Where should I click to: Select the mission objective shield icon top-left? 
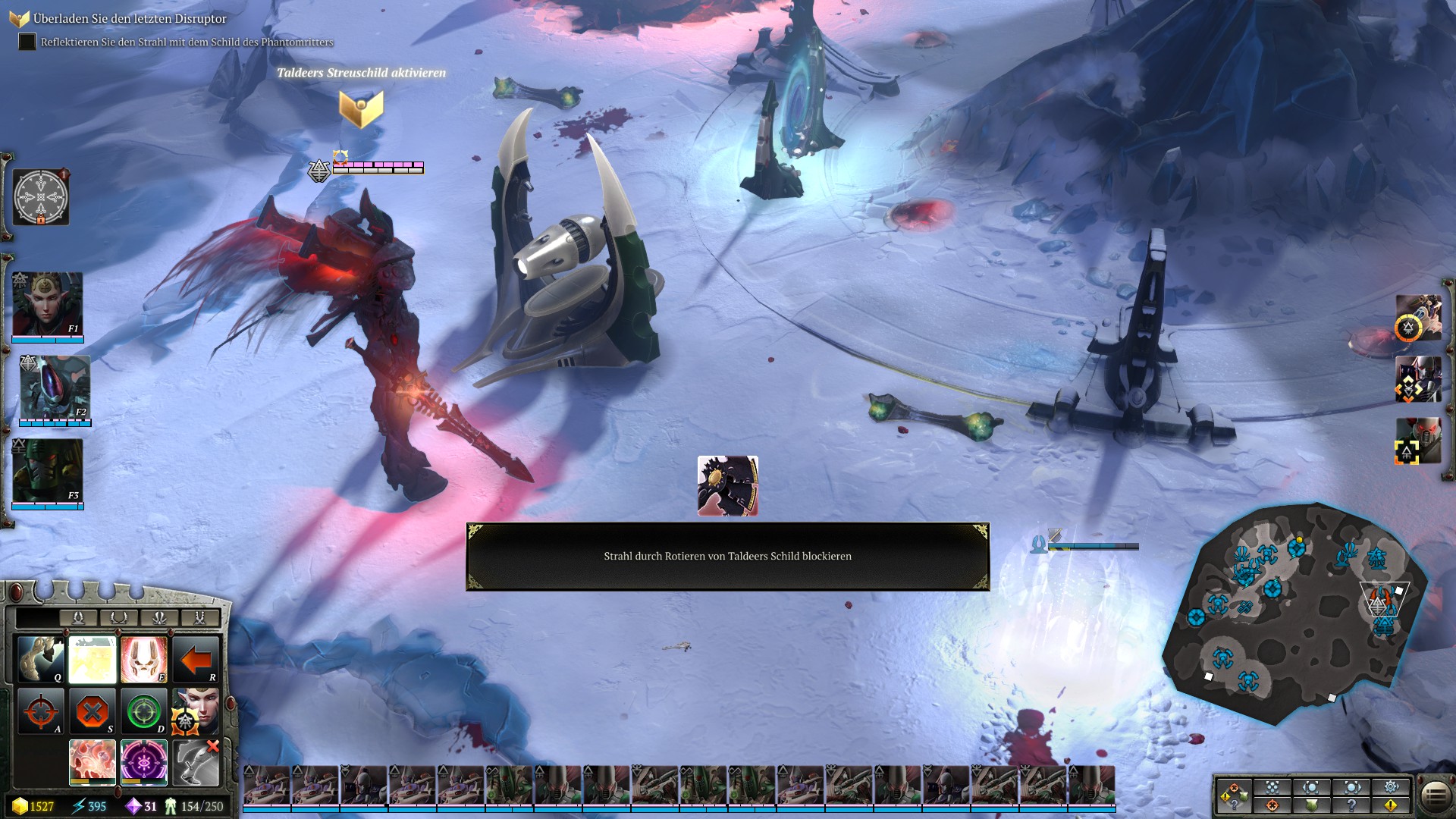tap(18, 19)
